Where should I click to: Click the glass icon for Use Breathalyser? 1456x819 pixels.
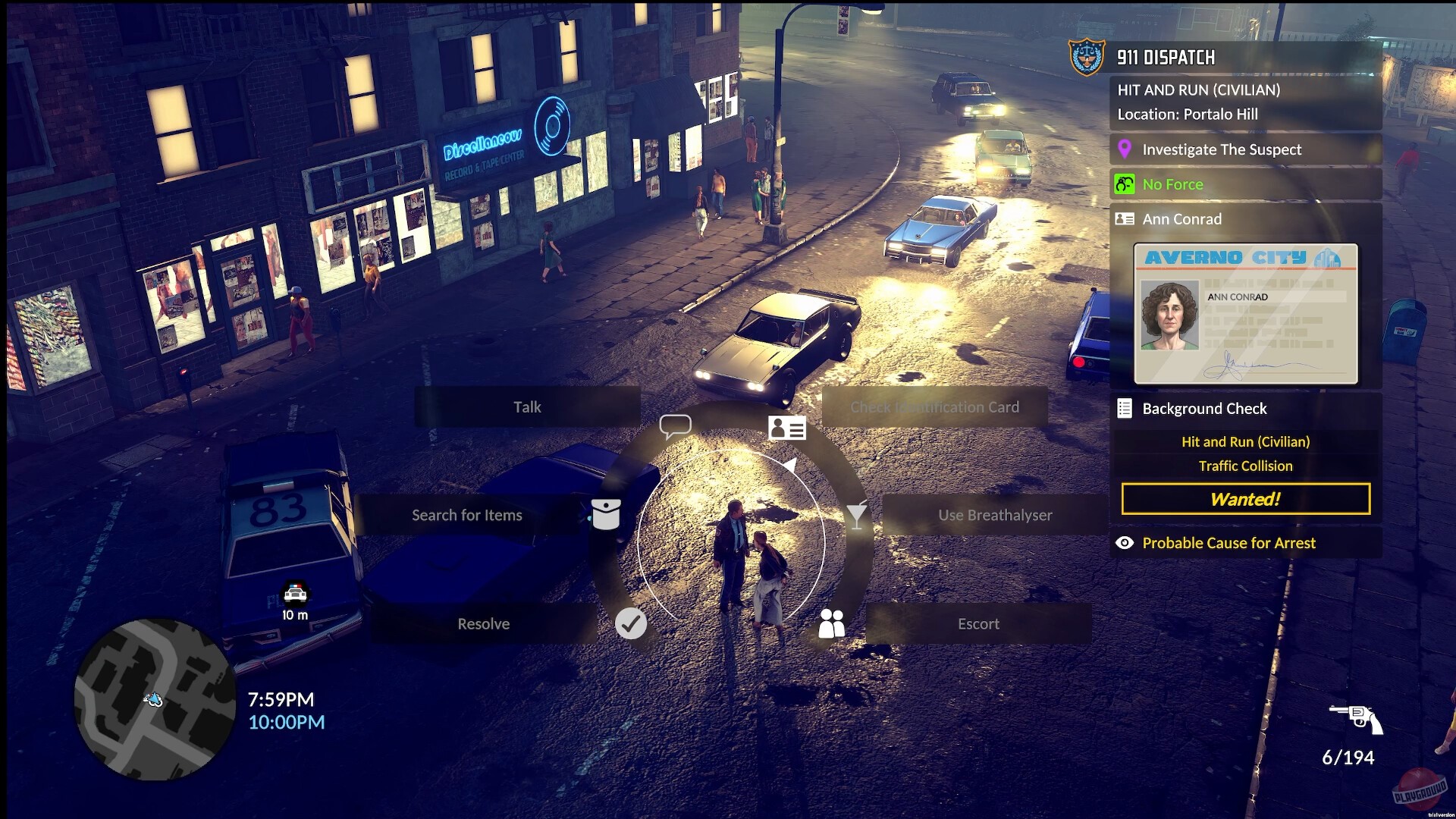pyautogui.click(x=855, y=514)
